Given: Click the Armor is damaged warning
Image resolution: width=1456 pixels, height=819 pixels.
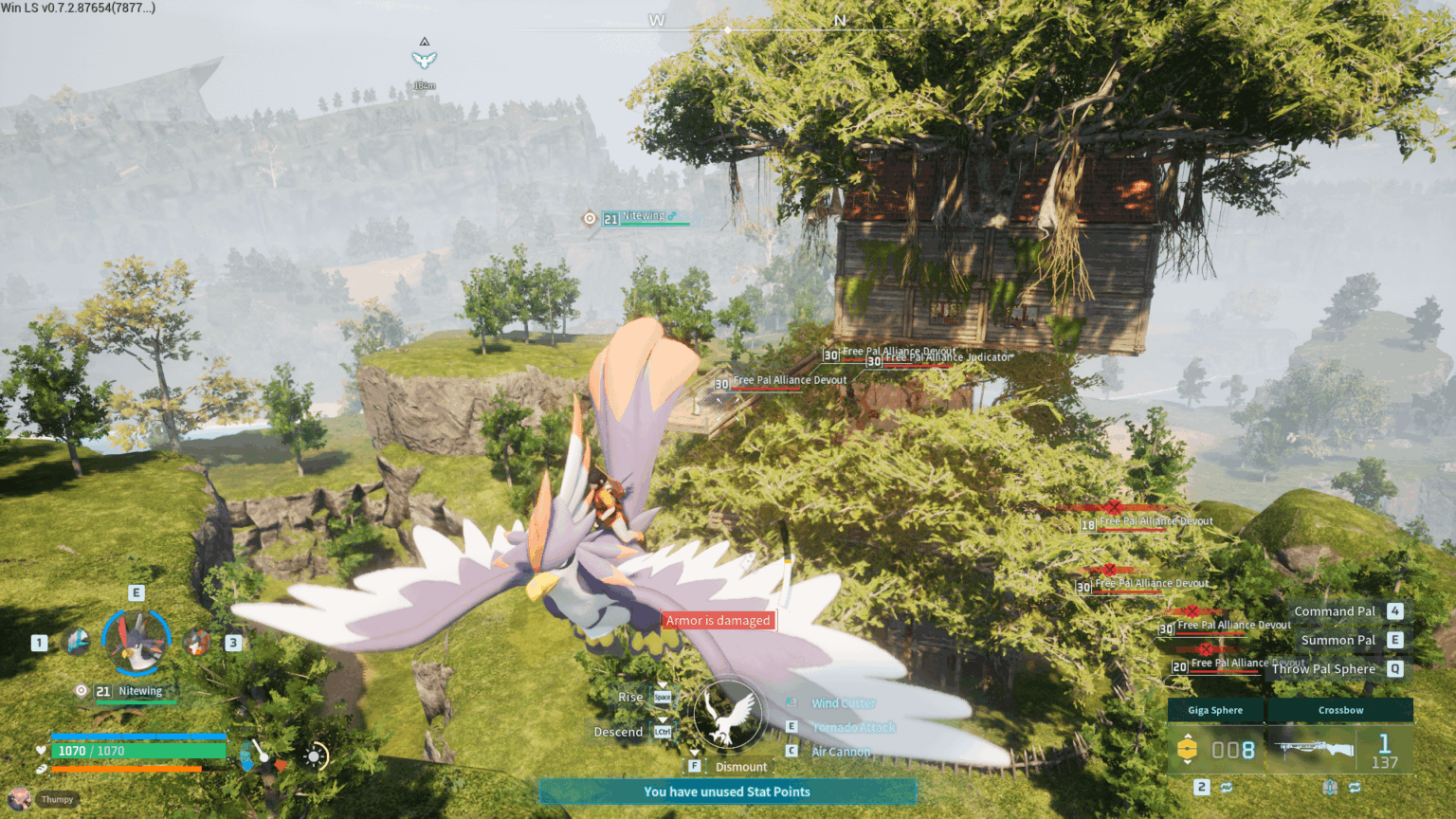Looking at the screenshot, I should click(718, 621).
